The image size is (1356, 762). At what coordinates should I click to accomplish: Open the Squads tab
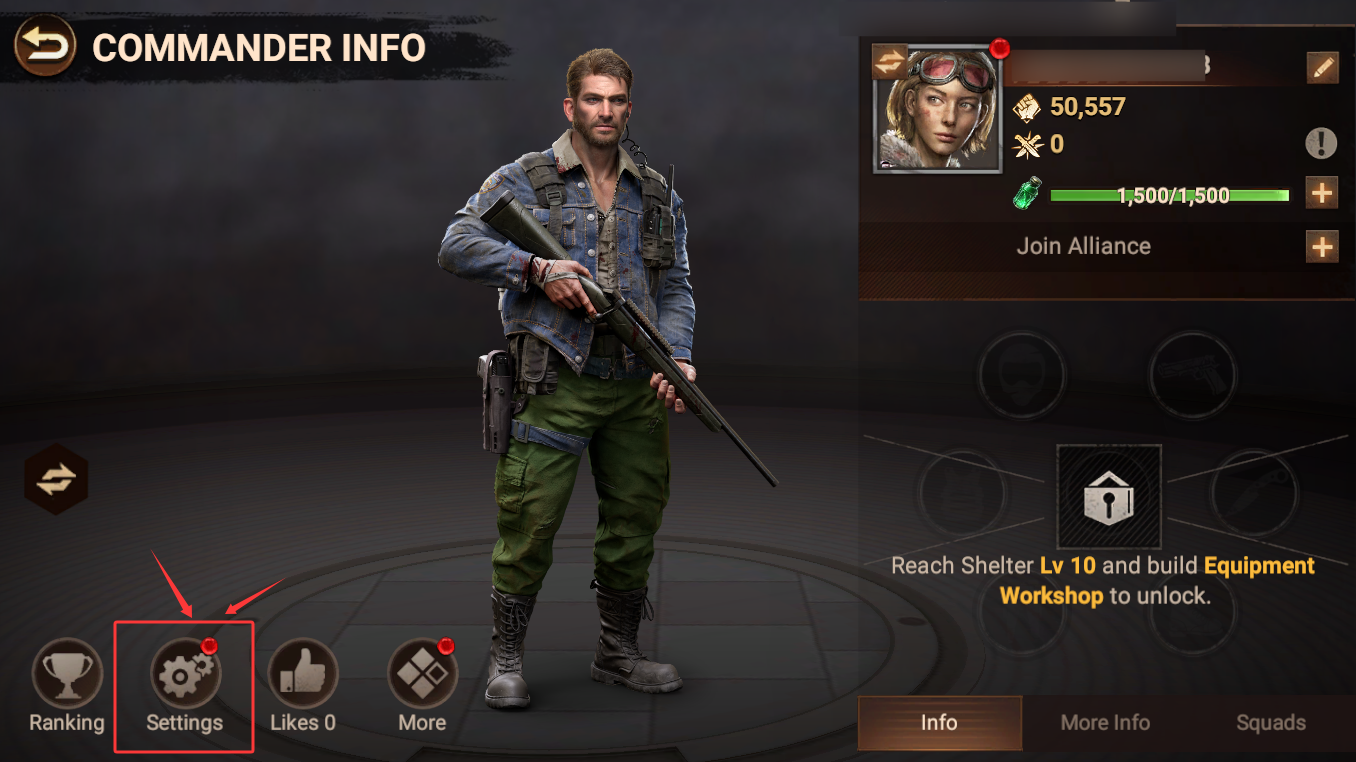point(1270,723)
